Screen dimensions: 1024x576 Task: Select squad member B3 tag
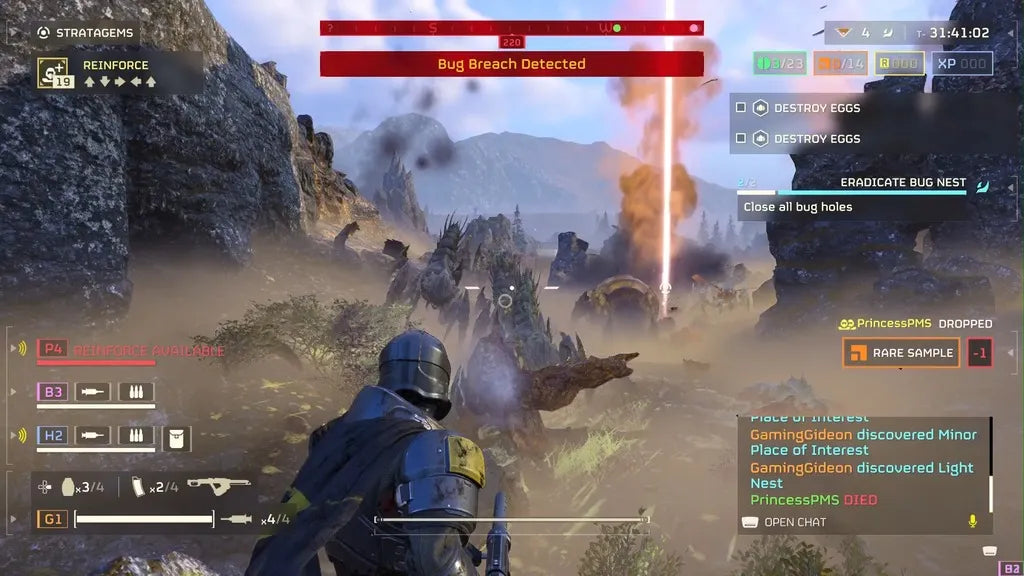52,392
